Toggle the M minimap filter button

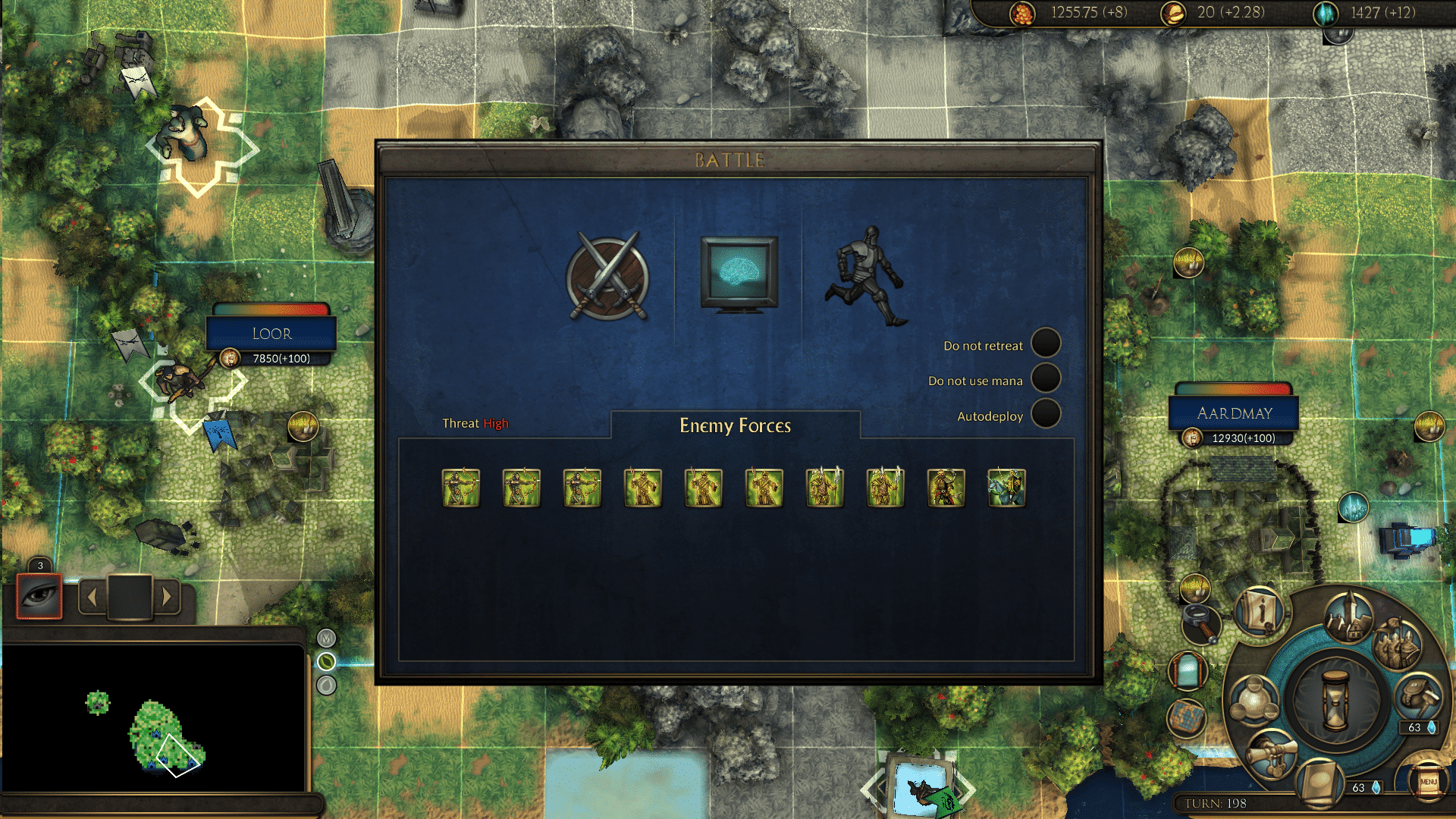[326, 639]
